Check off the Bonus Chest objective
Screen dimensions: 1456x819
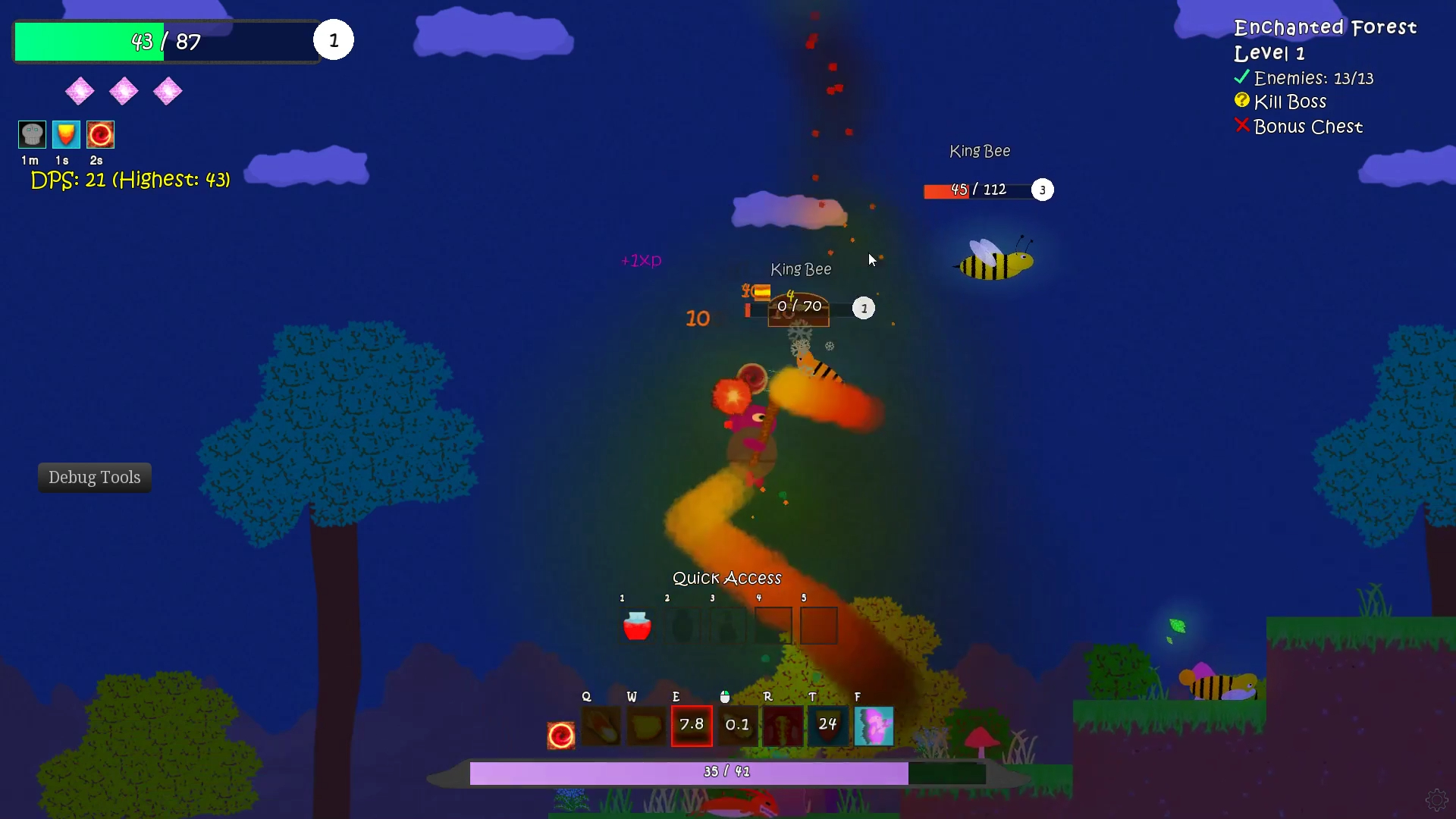pos(1241,126)
